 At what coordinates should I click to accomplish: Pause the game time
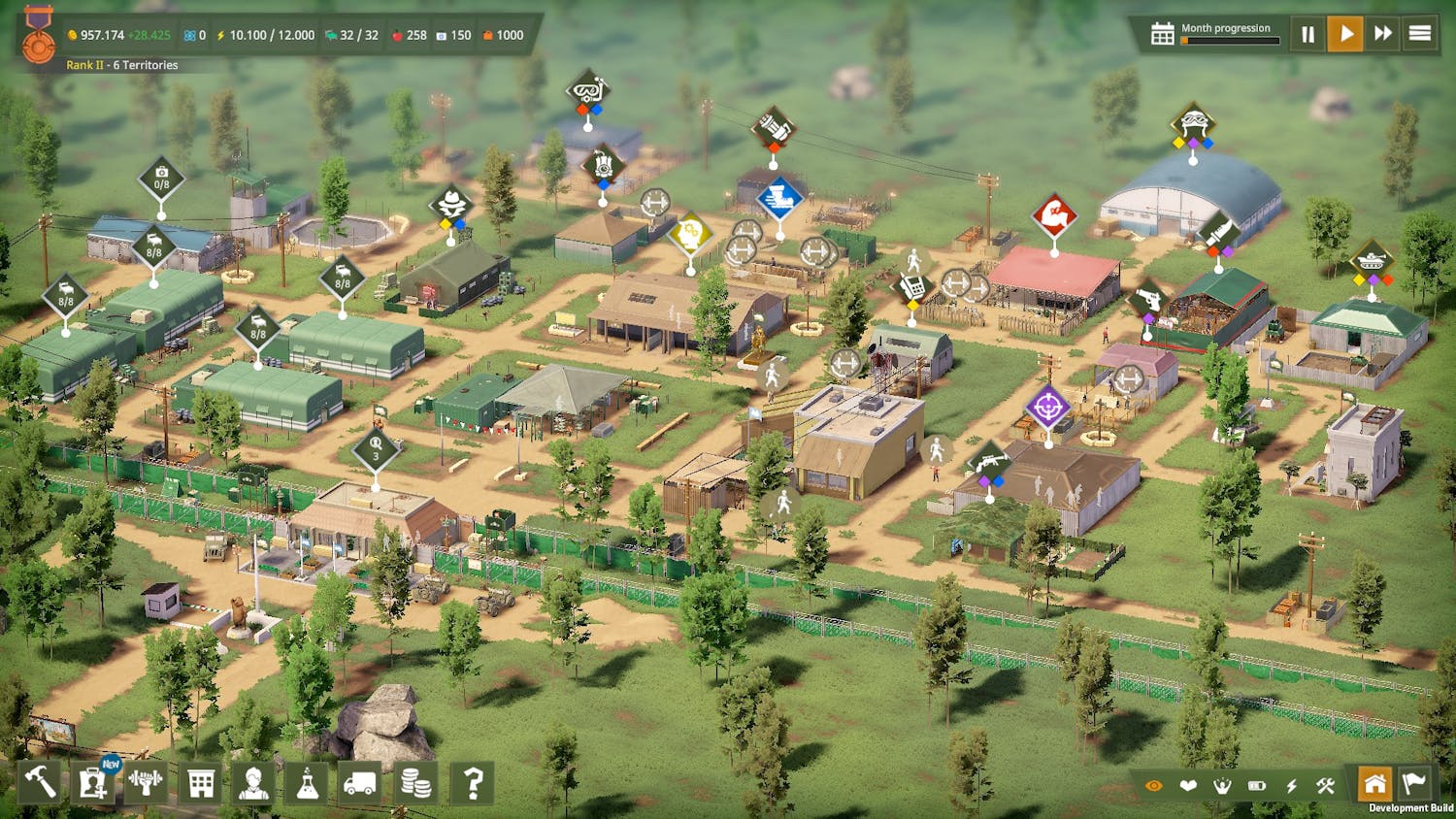click(x=1307, y=35)
